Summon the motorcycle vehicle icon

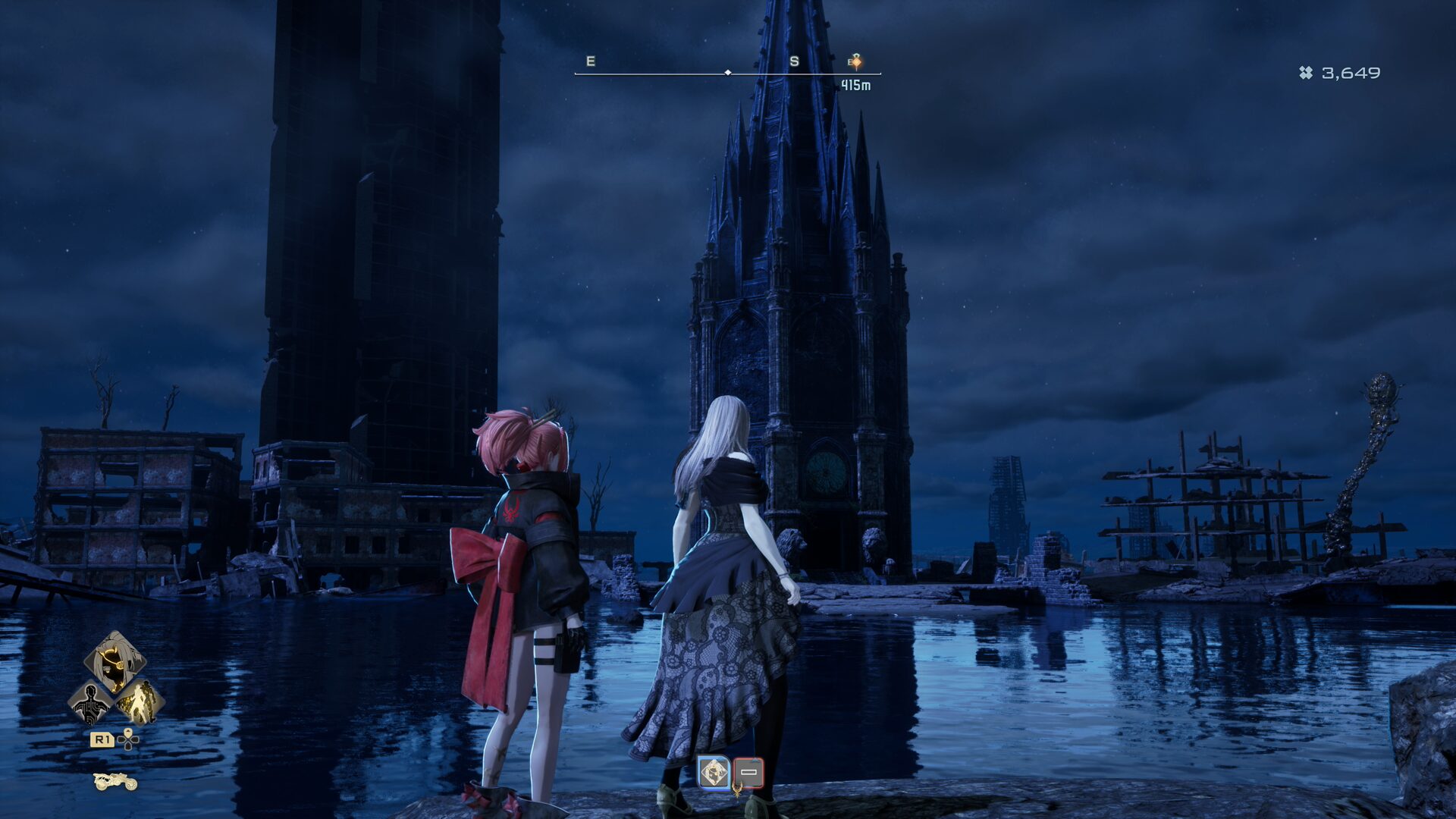coord(115,781)
